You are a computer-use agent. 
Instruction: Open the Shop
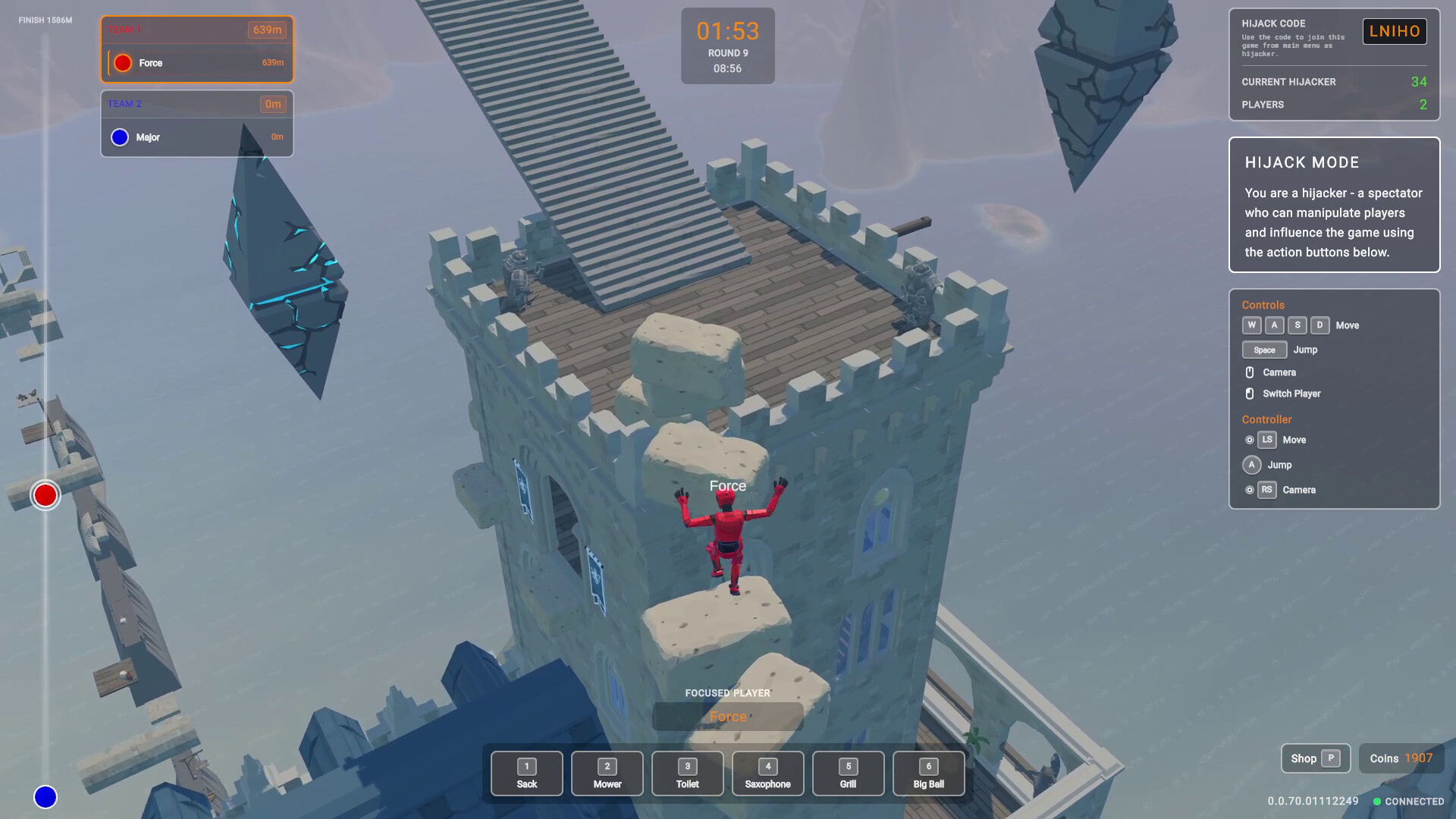coord(1315,758)
